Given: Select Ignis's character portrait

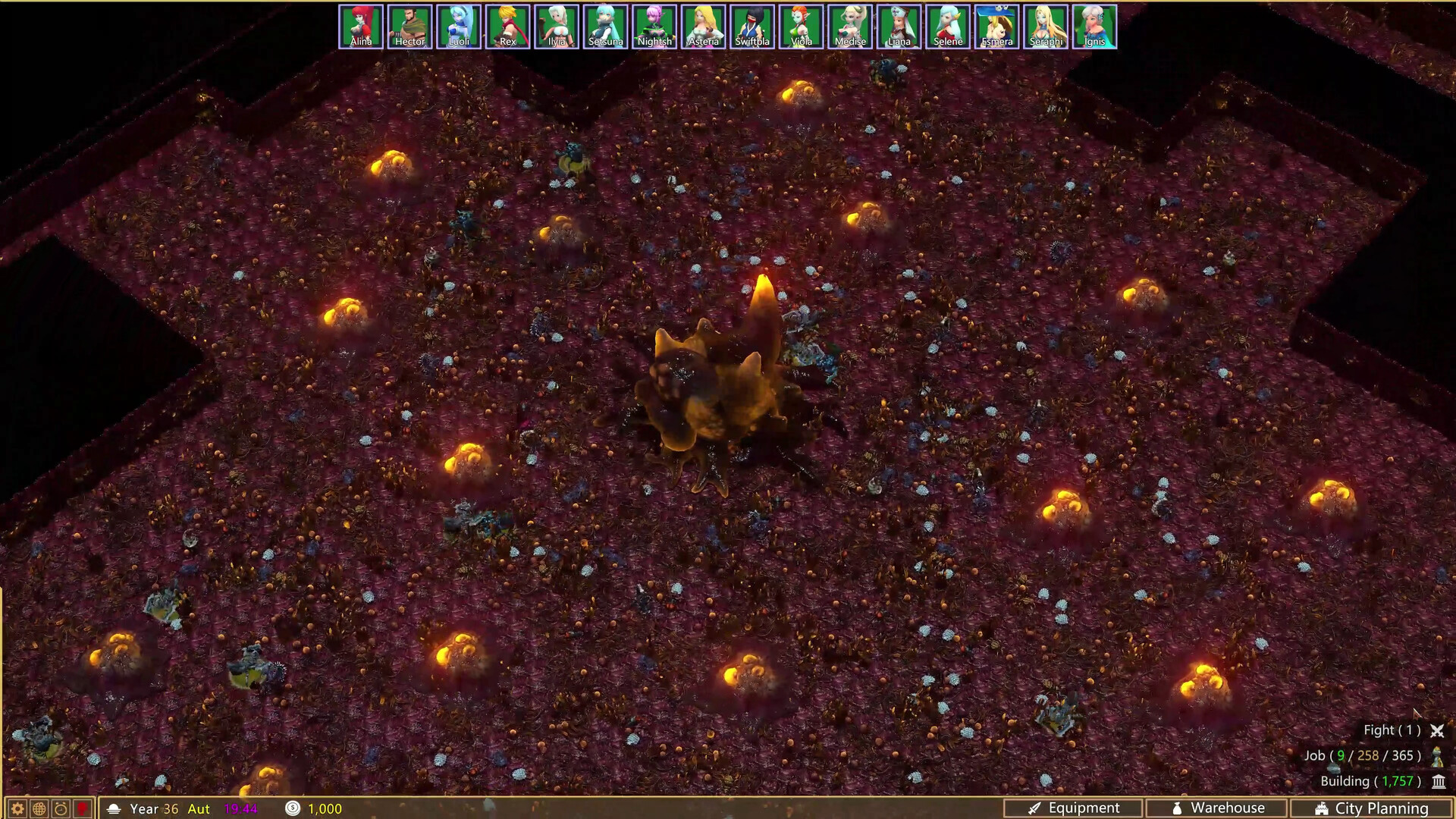Looking at the screenshot, I should 1094,25.
